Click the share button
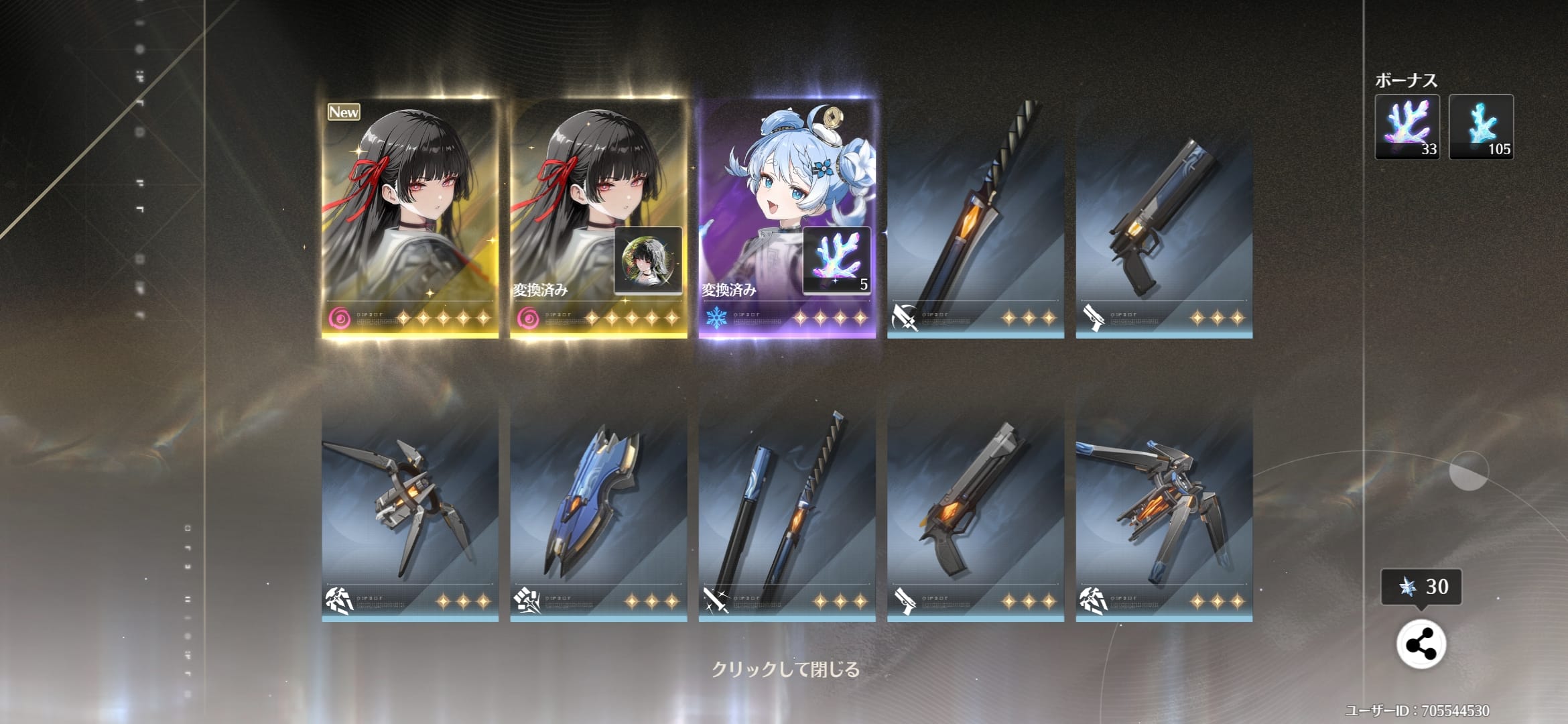Image resolution: width=1568 pixels, height=724 pixels. click(x=1421, y=645)
